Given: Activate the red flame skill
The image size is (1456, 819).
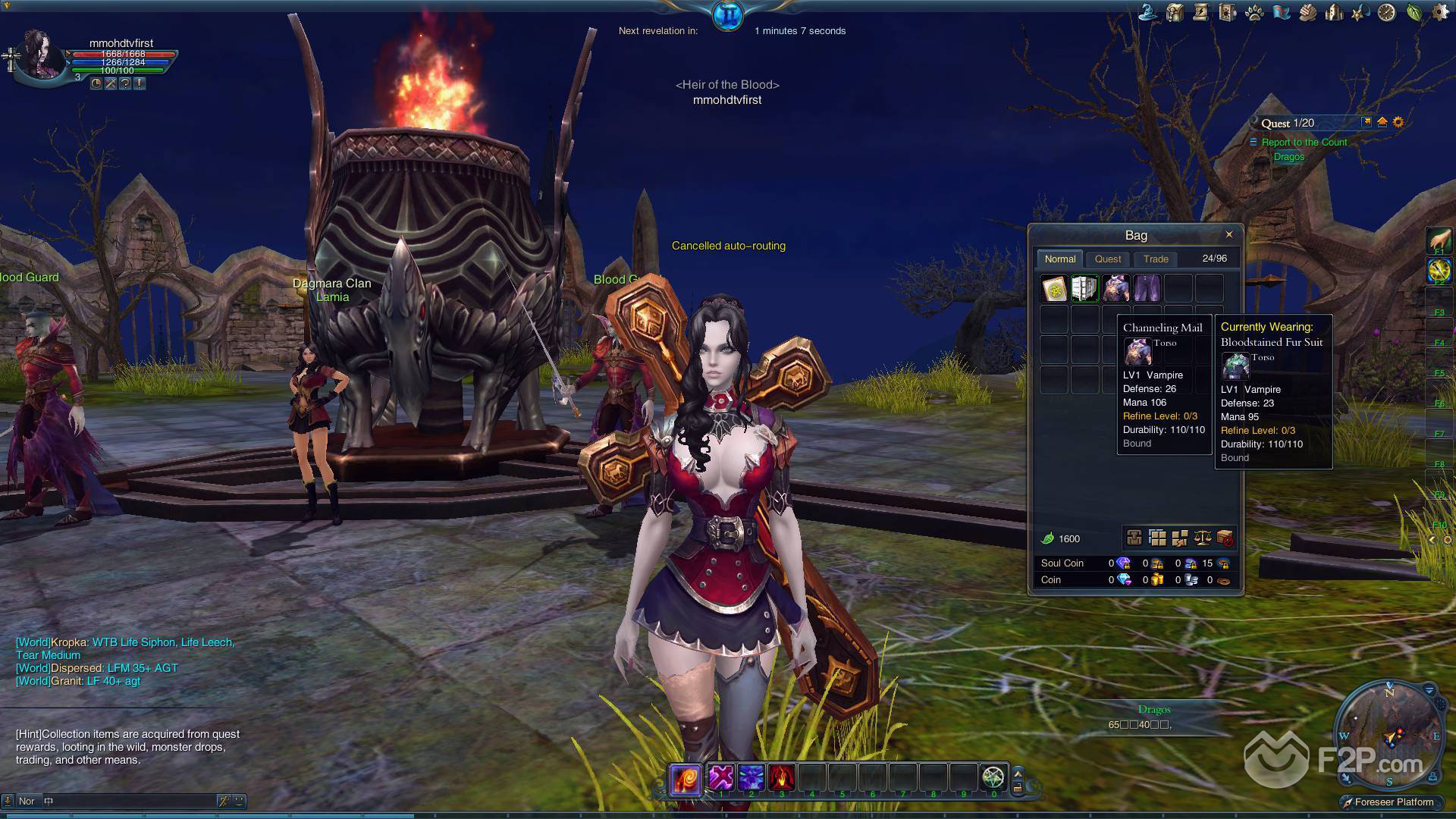Looking at the screenshot, I should pyautogui.click(x=781, y=777).
